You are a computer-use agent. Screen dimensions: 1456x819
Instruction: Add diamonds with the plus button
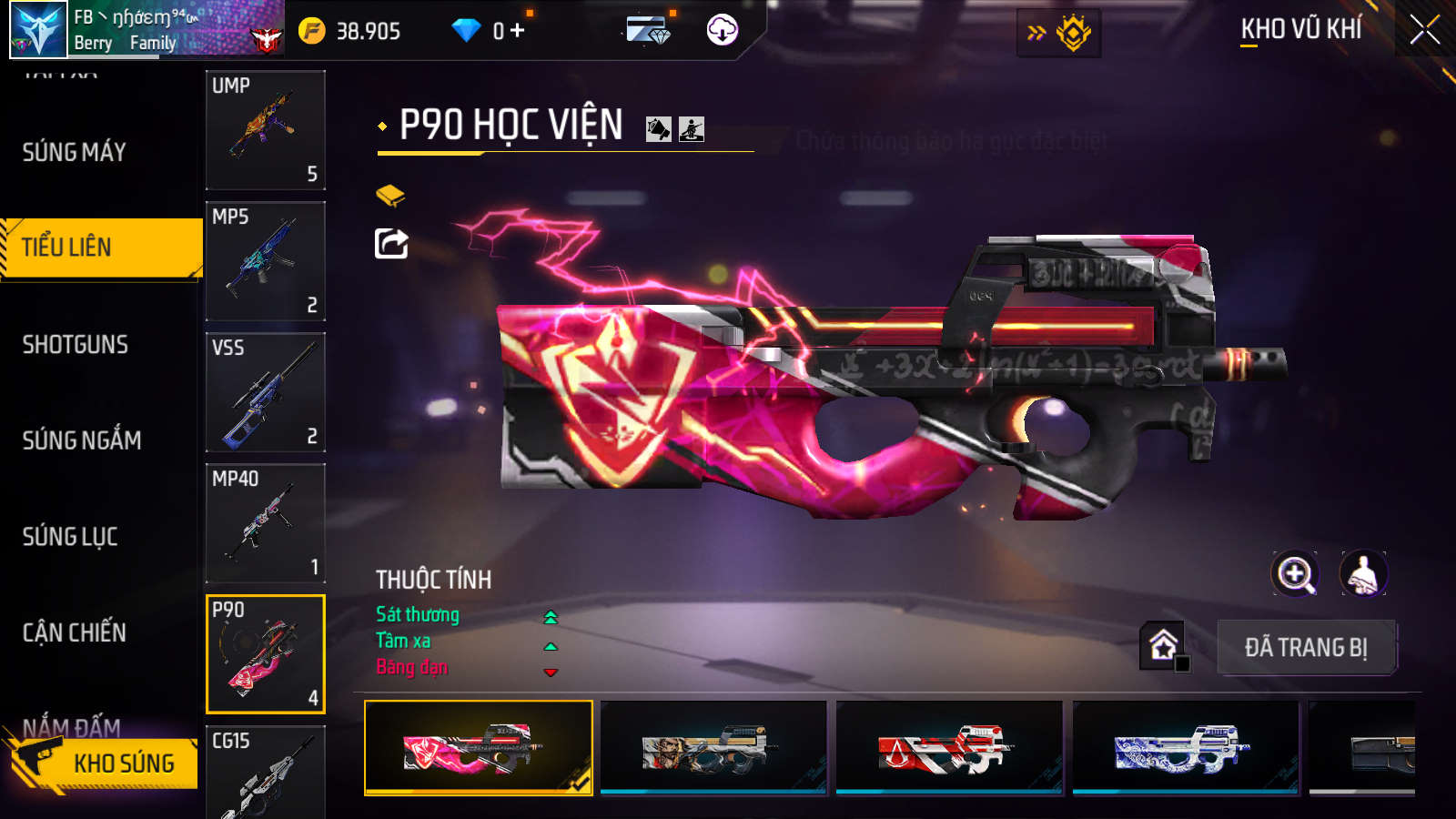click(x=518, y=31)
